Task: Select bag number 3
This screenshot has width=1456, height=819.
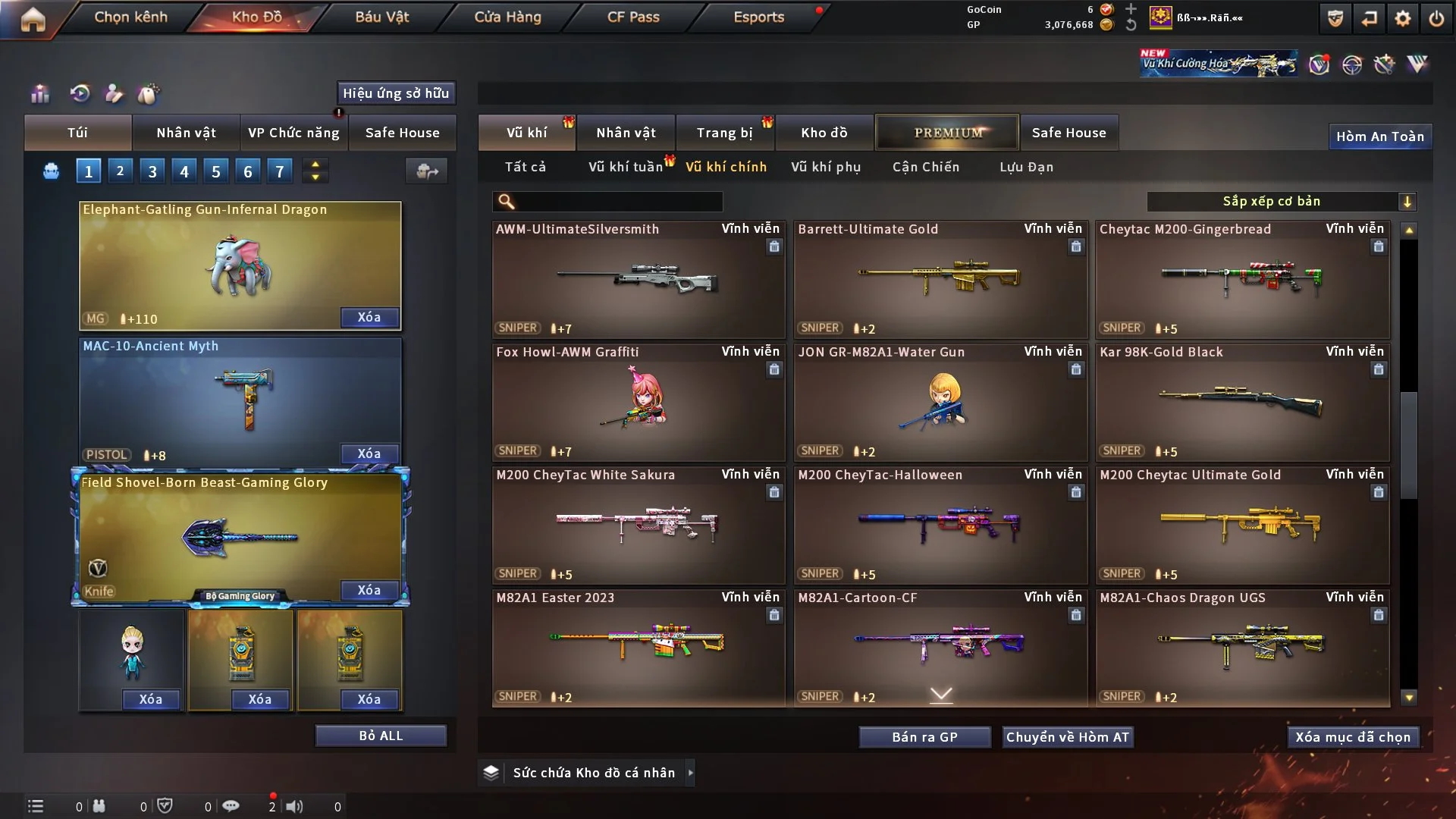Action: tap(152, 171)
